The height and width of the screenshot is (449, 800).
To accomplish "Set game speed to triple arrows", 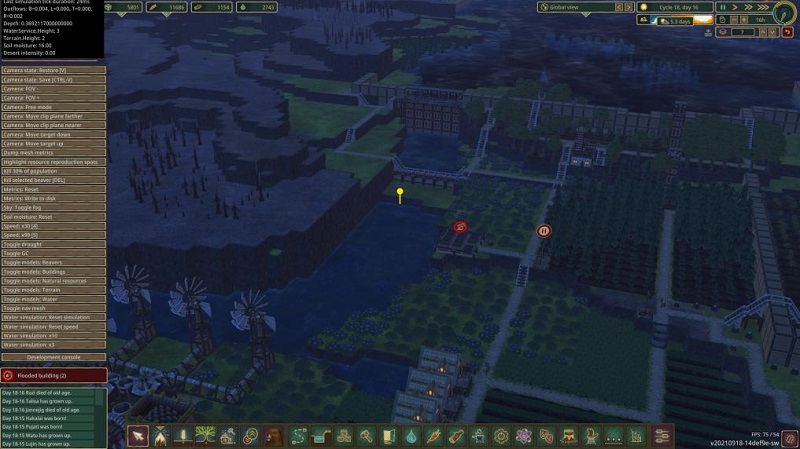I will 763,7.
